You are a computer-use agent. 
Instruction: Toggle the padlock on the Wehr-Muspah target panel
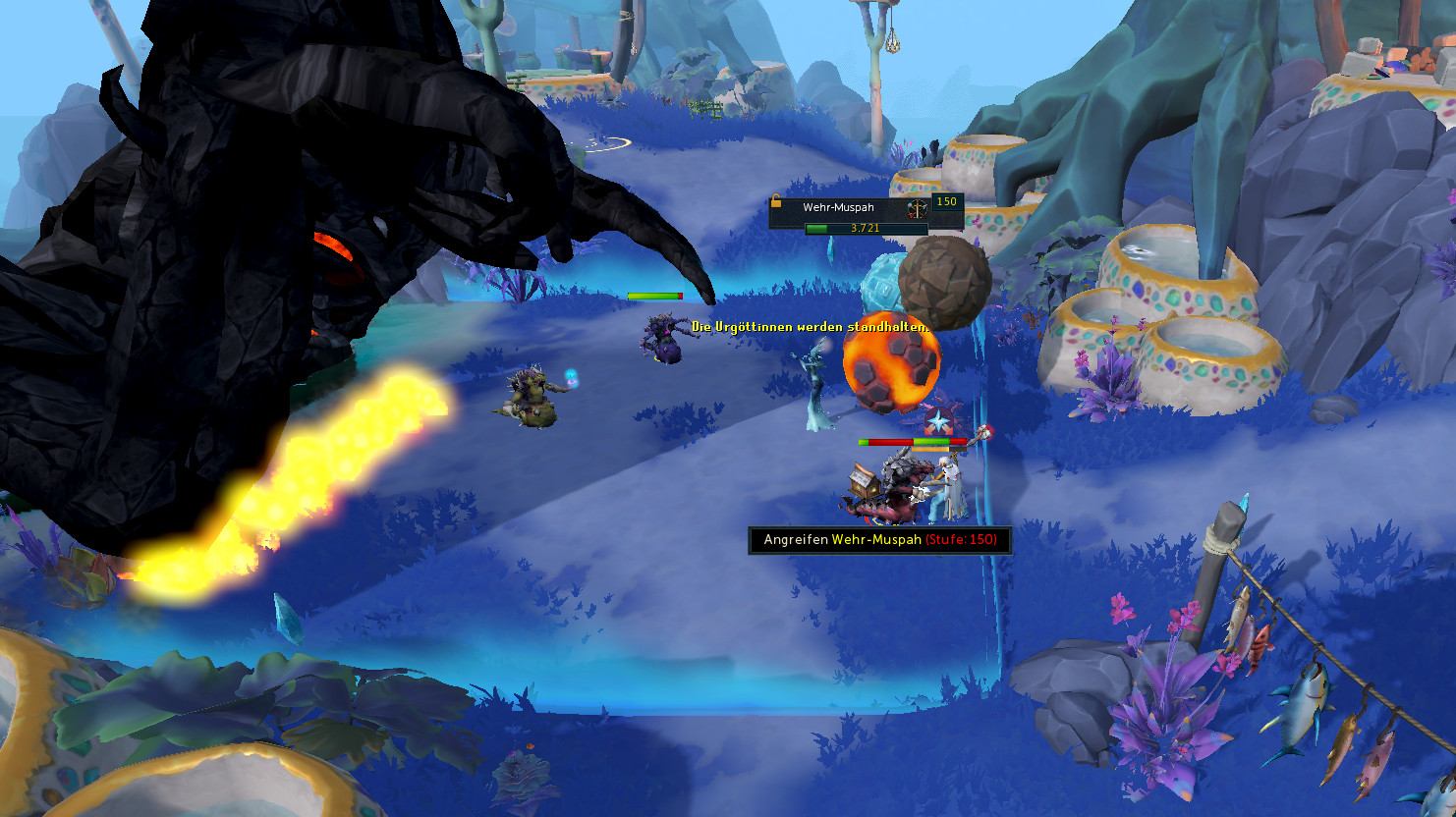[776, 201]
